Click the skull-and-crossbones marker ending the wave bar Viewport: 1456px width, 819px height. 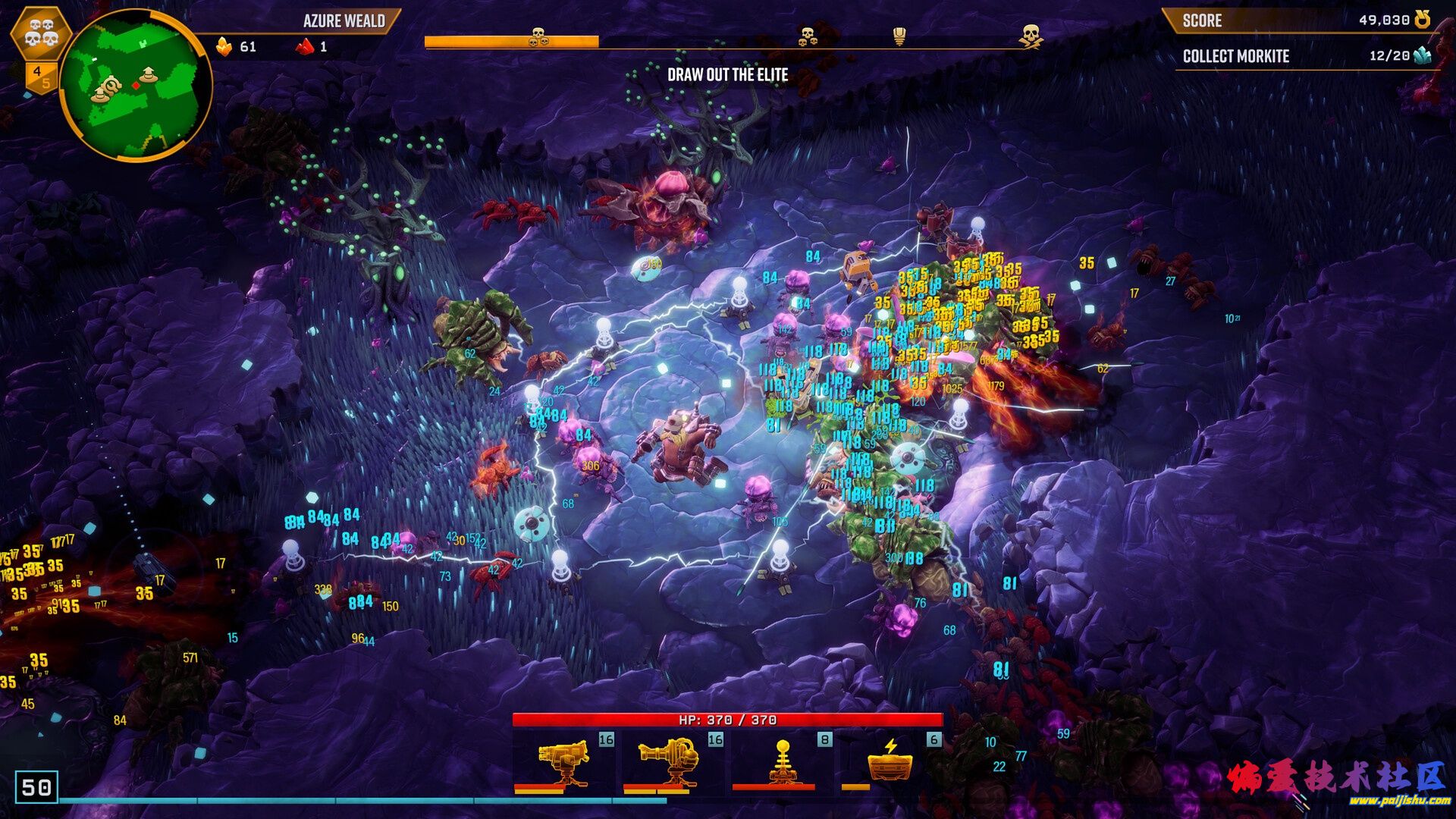pos(1029,36)
